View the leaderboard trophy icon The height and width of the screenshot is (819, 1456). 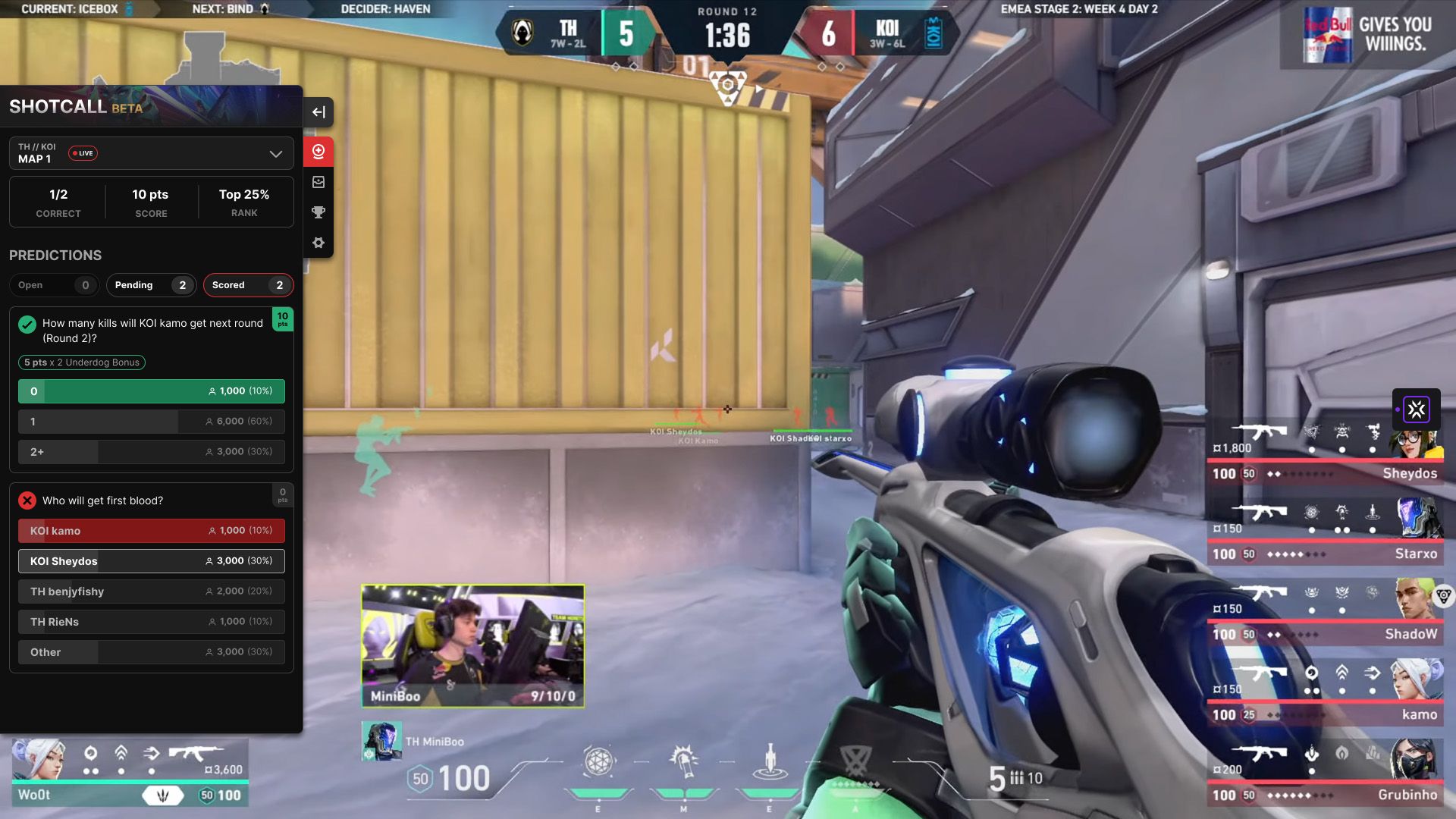click(318, 212)
